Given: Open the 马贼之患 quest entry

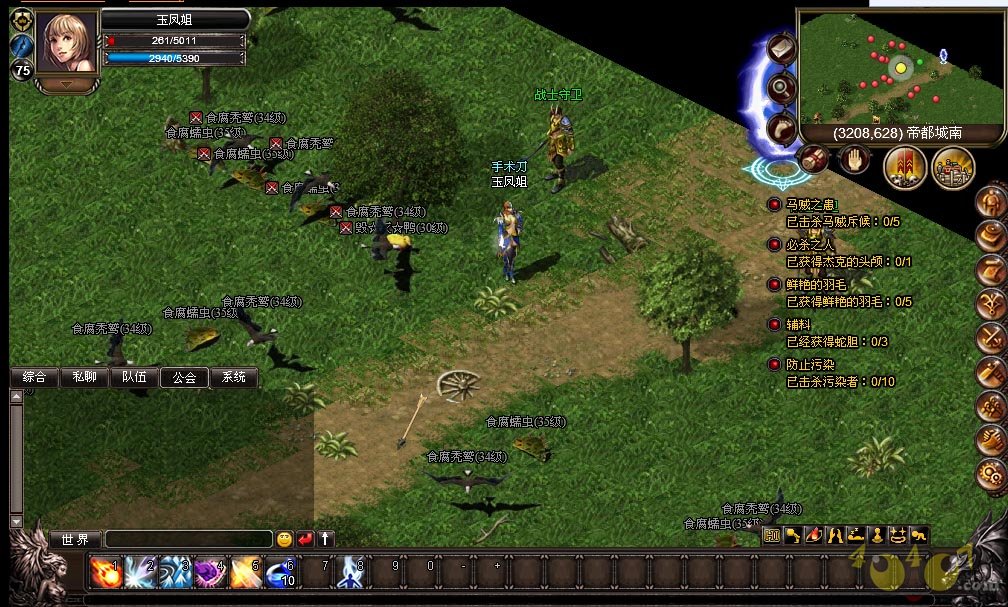Looking at the screenshot, I should [811, 205].
